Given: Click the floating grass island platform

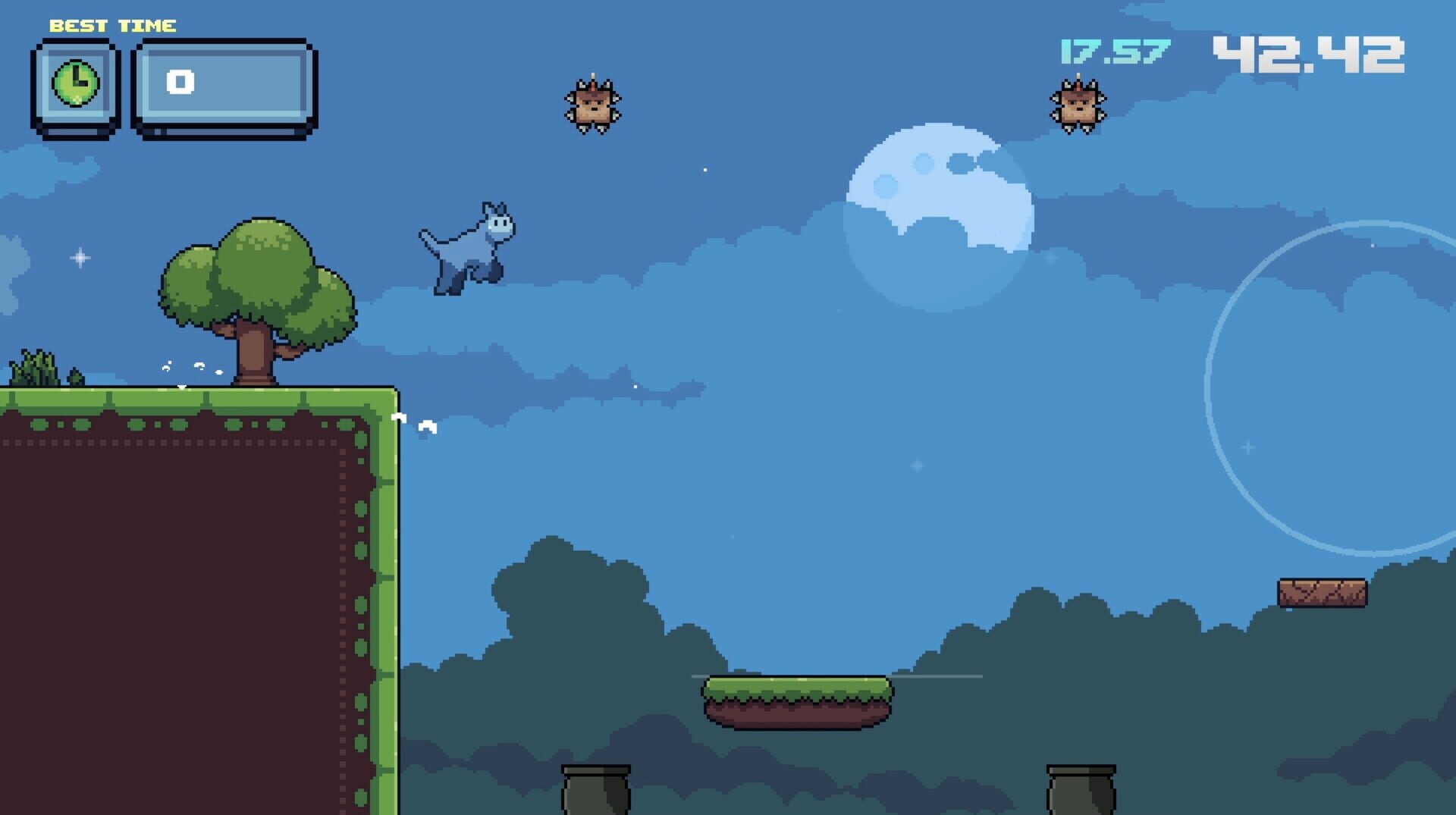Looking at the screenshot, I should tap(796, 701).
